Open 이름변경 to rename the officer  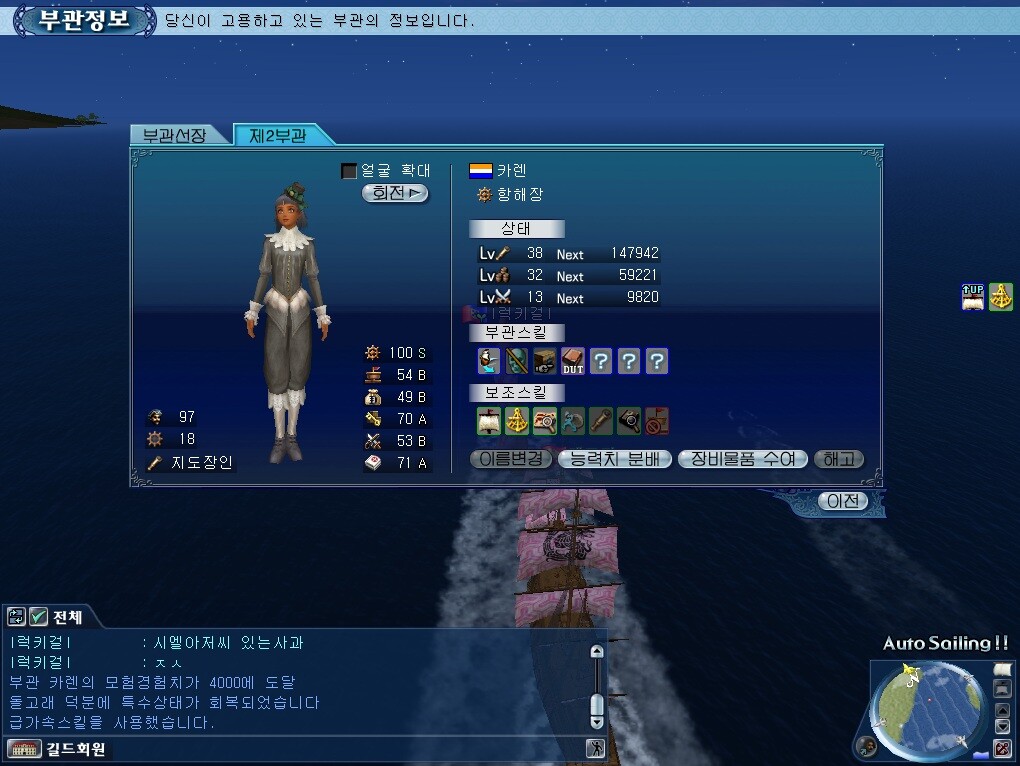[x=510, y=459]
